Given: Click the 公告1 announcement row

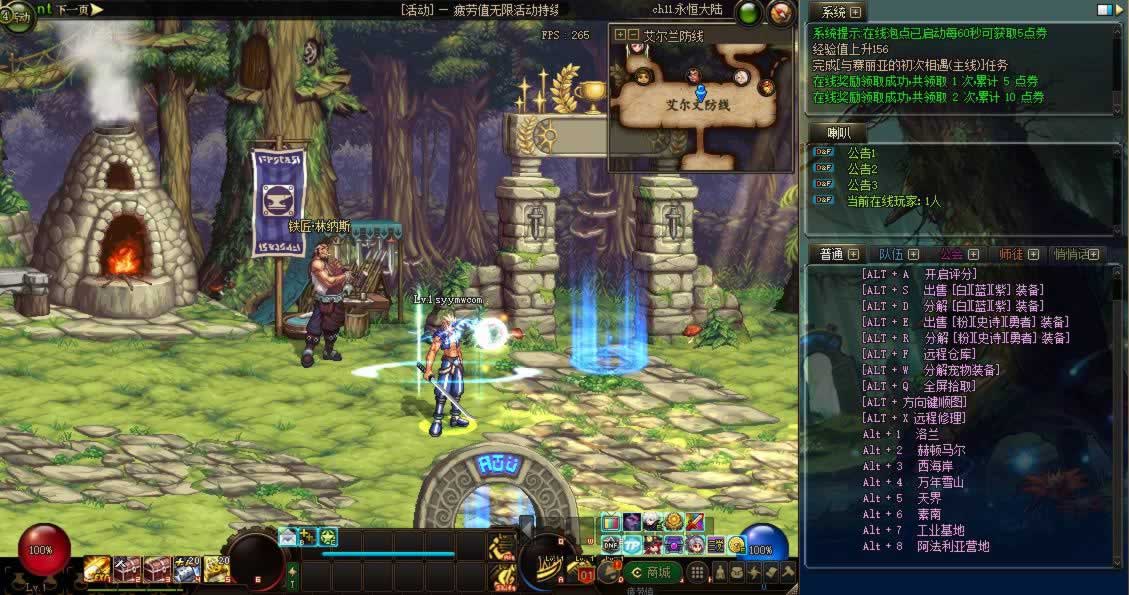Looking at the screenshot, I should point(861,153).
